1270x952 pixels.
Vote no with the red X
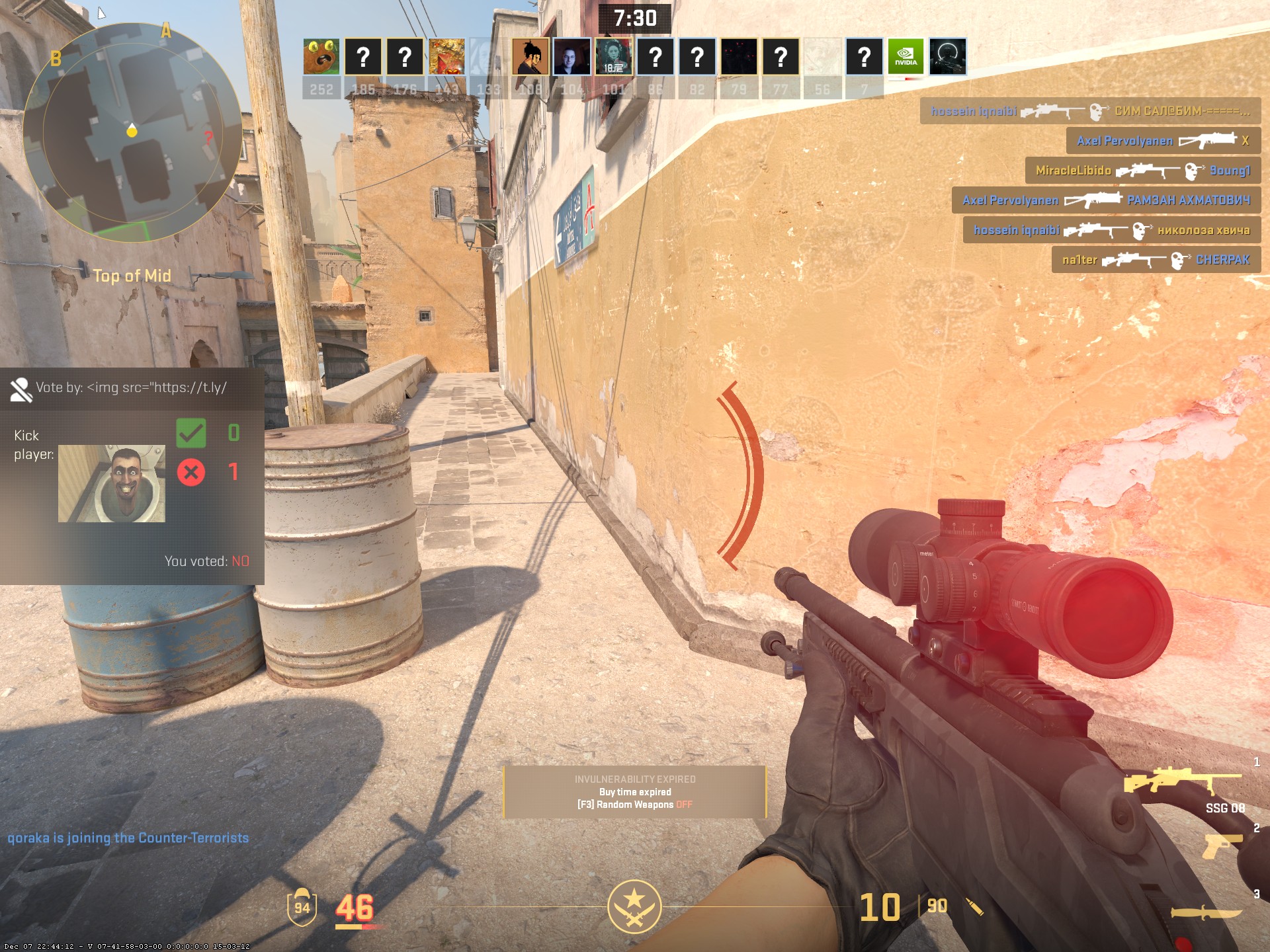coord(191,472)
